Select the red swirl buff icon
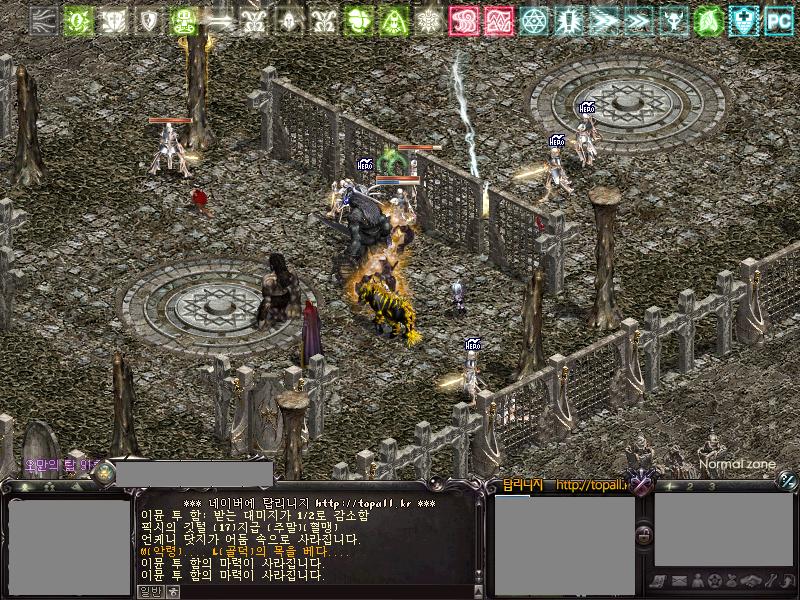 click(462, 19)
